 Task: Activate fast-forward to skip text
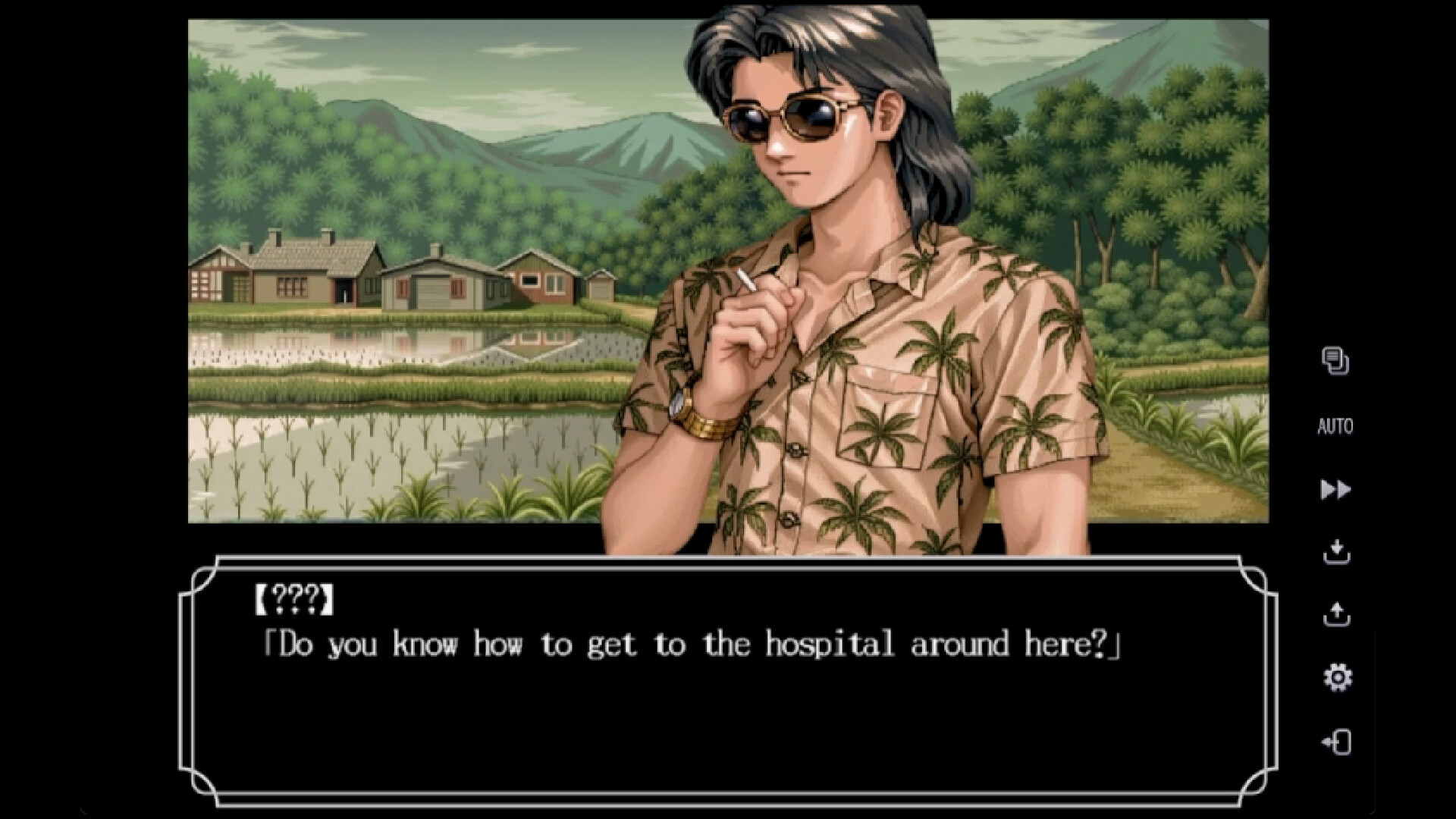point(1335,489)
